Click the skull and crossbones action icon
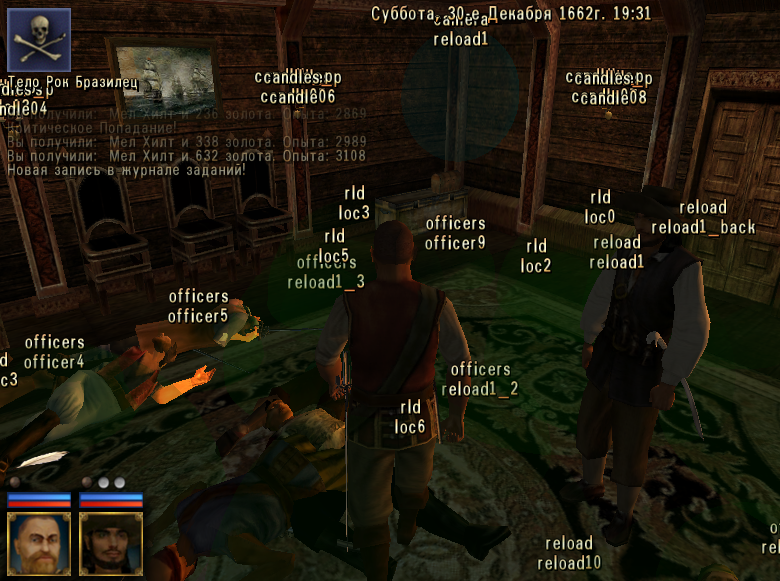The height and width of the screenshot is (581, 780). [39, 40]
